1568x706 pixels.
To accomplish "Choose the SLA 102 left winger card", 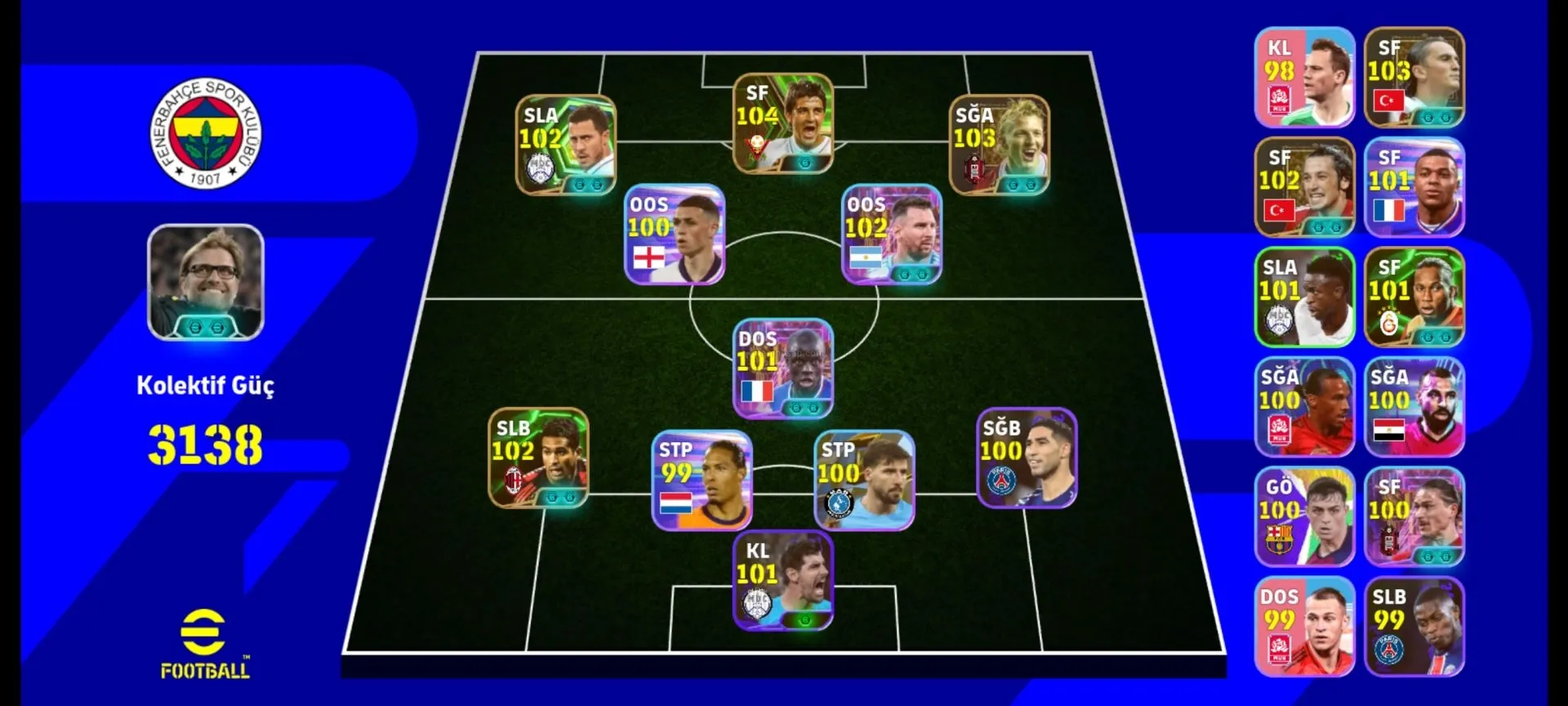I will (x=565, y=145).
